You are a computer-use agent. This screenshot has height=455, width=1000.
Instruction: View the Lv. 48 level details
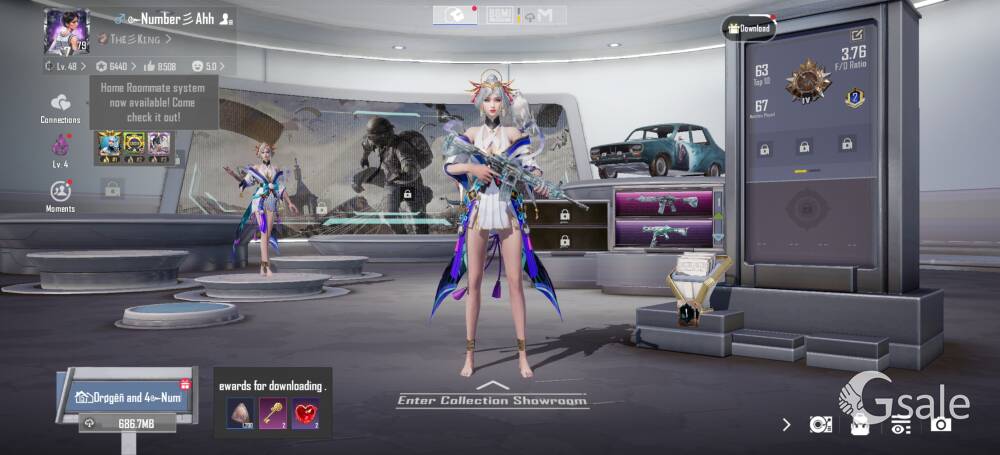62,66
